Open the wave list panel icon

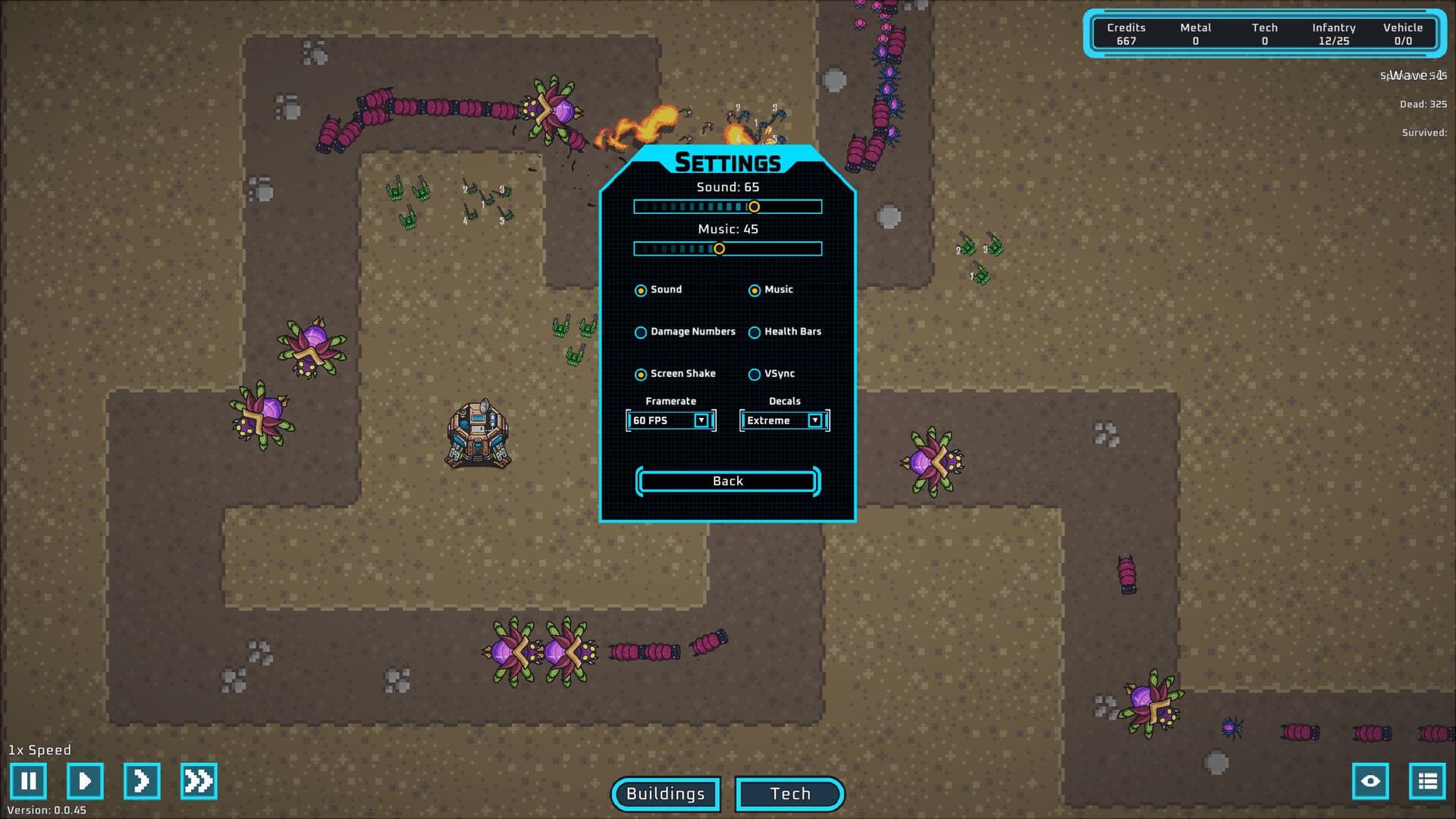(1426, 781)
